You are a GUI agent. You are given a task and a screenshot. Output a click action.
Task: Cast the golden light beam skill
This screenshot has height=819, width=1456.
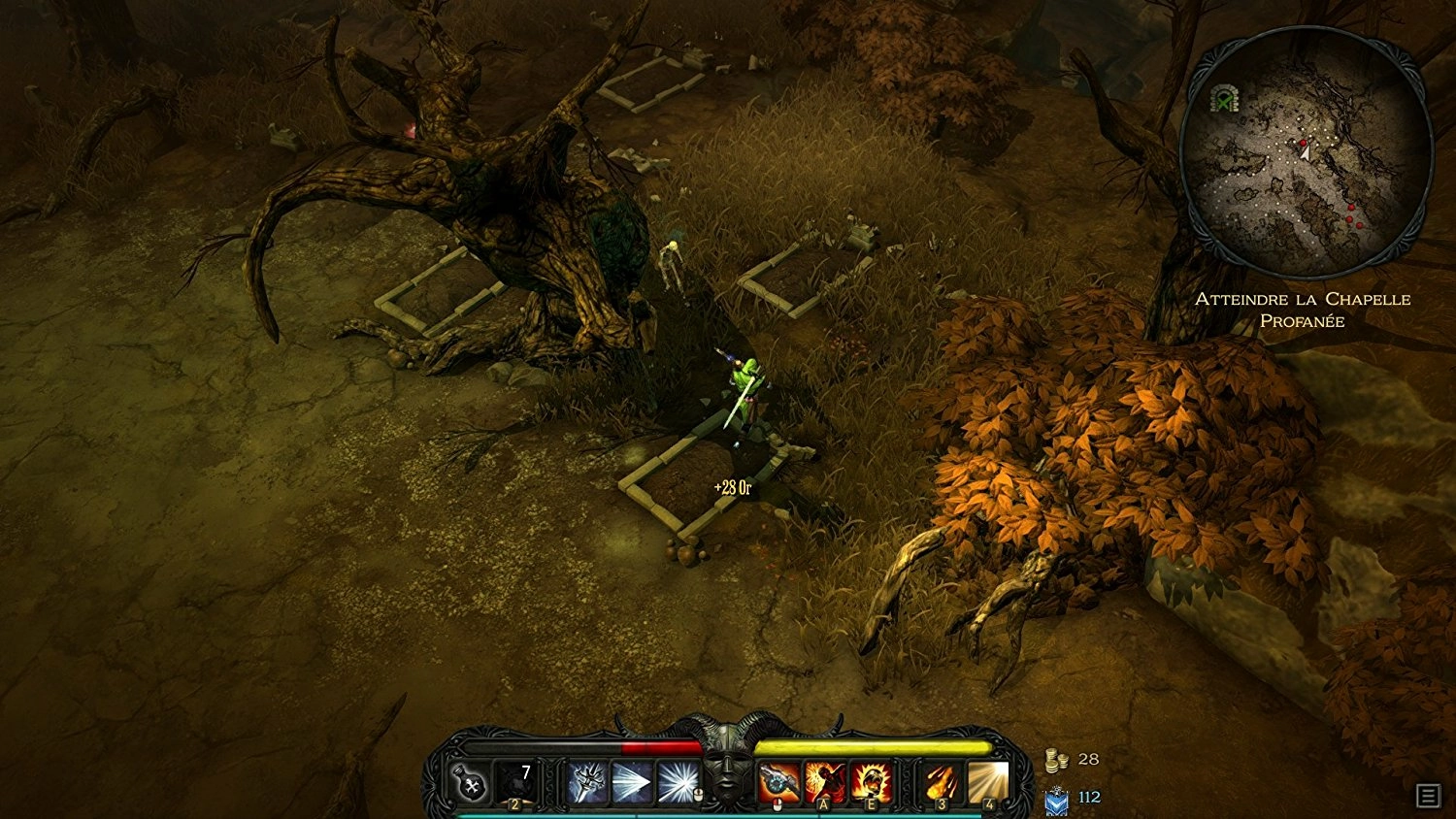[x=987, y=782]
